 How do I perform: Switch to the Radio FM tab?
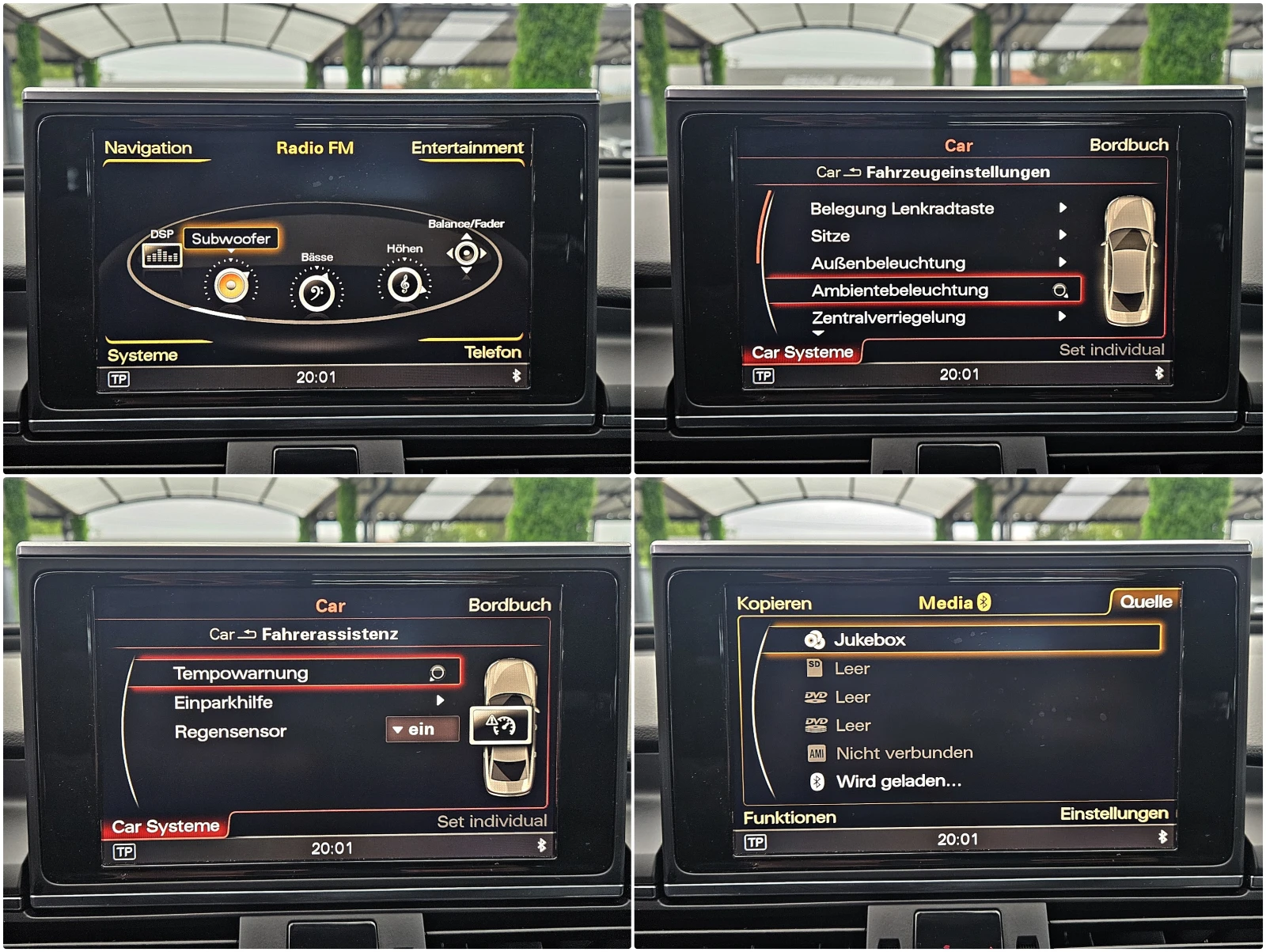tap(313, 147)
